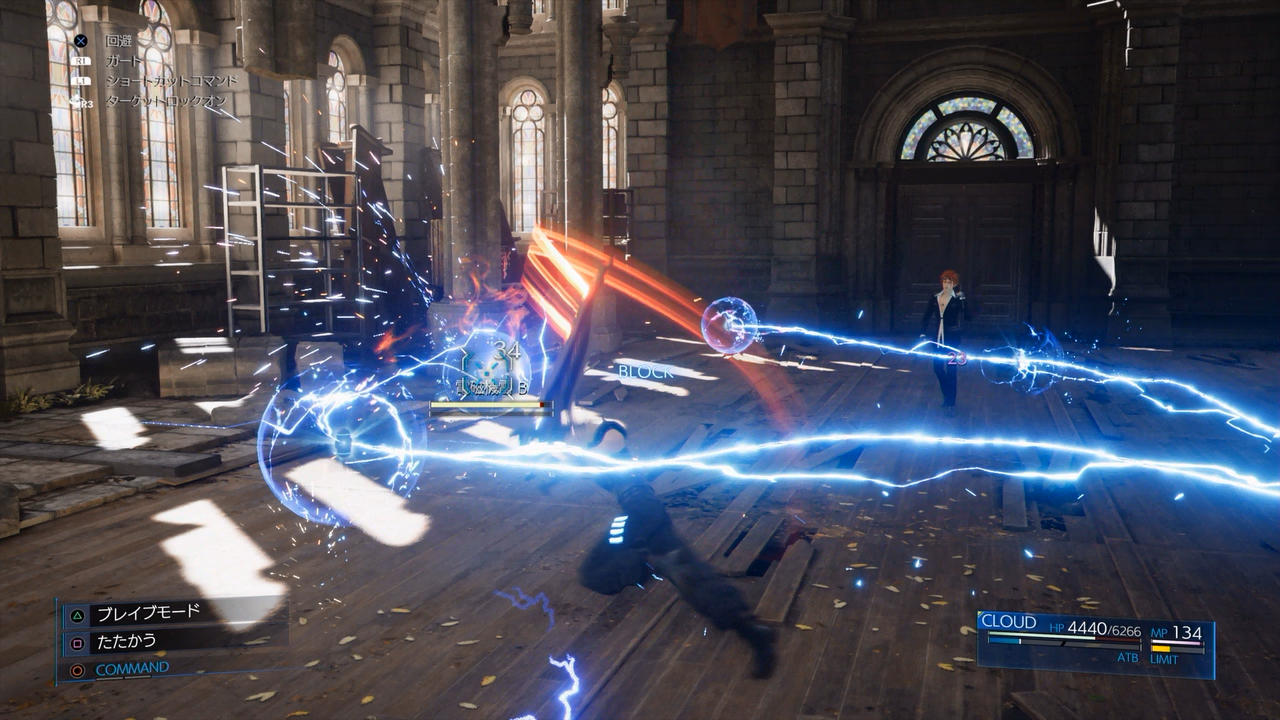The height and width of the screenshot is (720, 1280).
Task: Select the ブレイブモード command
Action: point(147,612)
